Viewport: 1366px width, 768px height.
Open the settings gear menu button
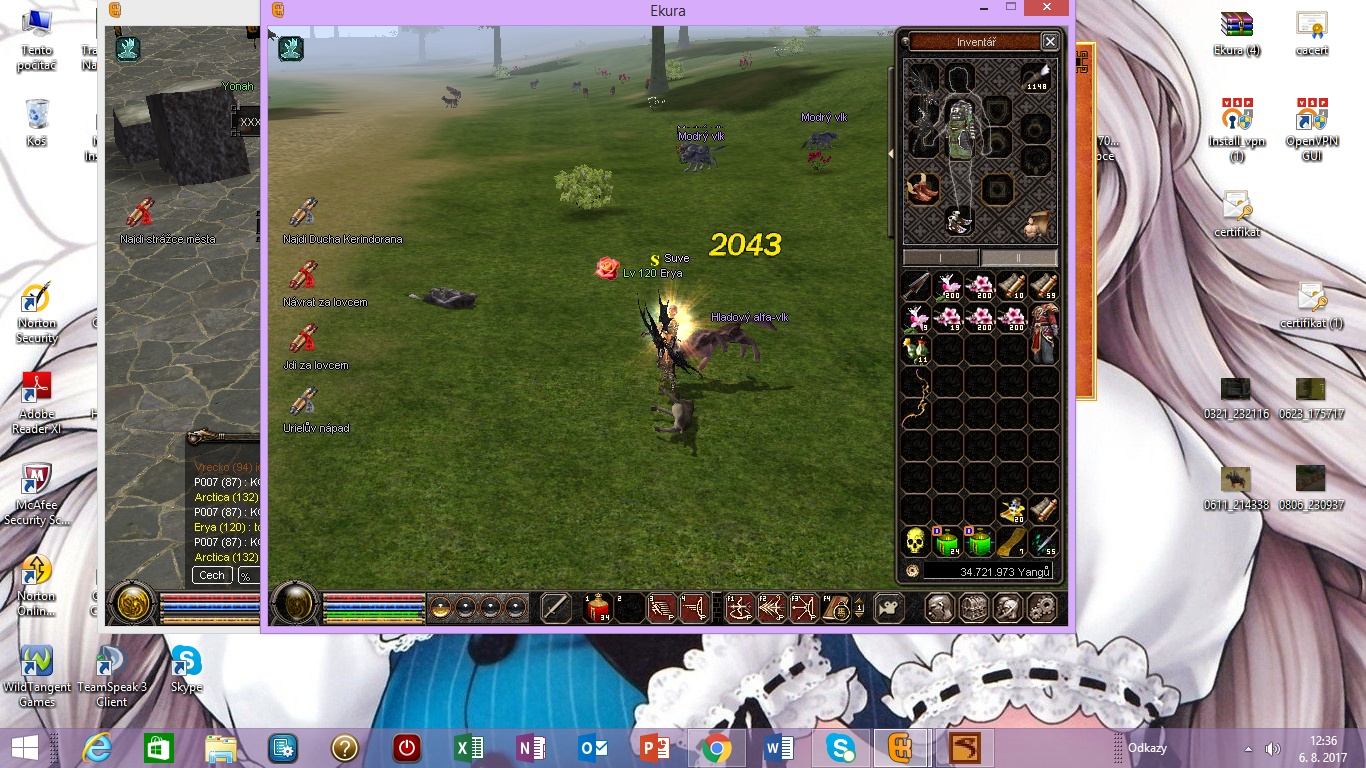(x=1042, y=608)
